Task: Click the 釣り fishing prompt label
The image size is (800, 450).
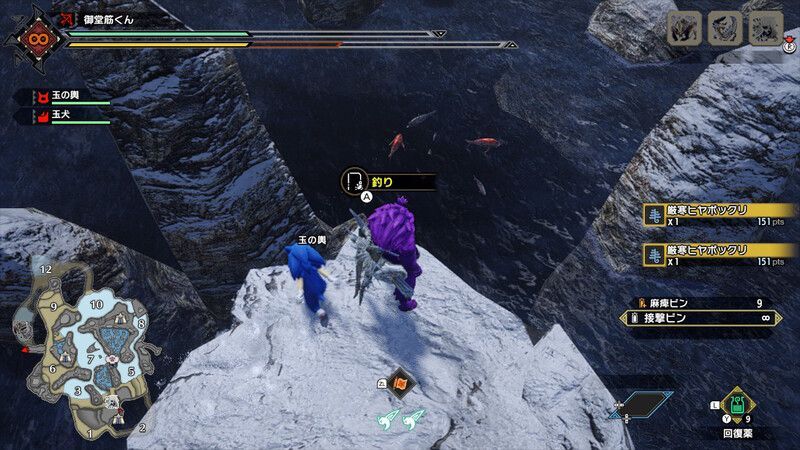Action: coord(388,182)
